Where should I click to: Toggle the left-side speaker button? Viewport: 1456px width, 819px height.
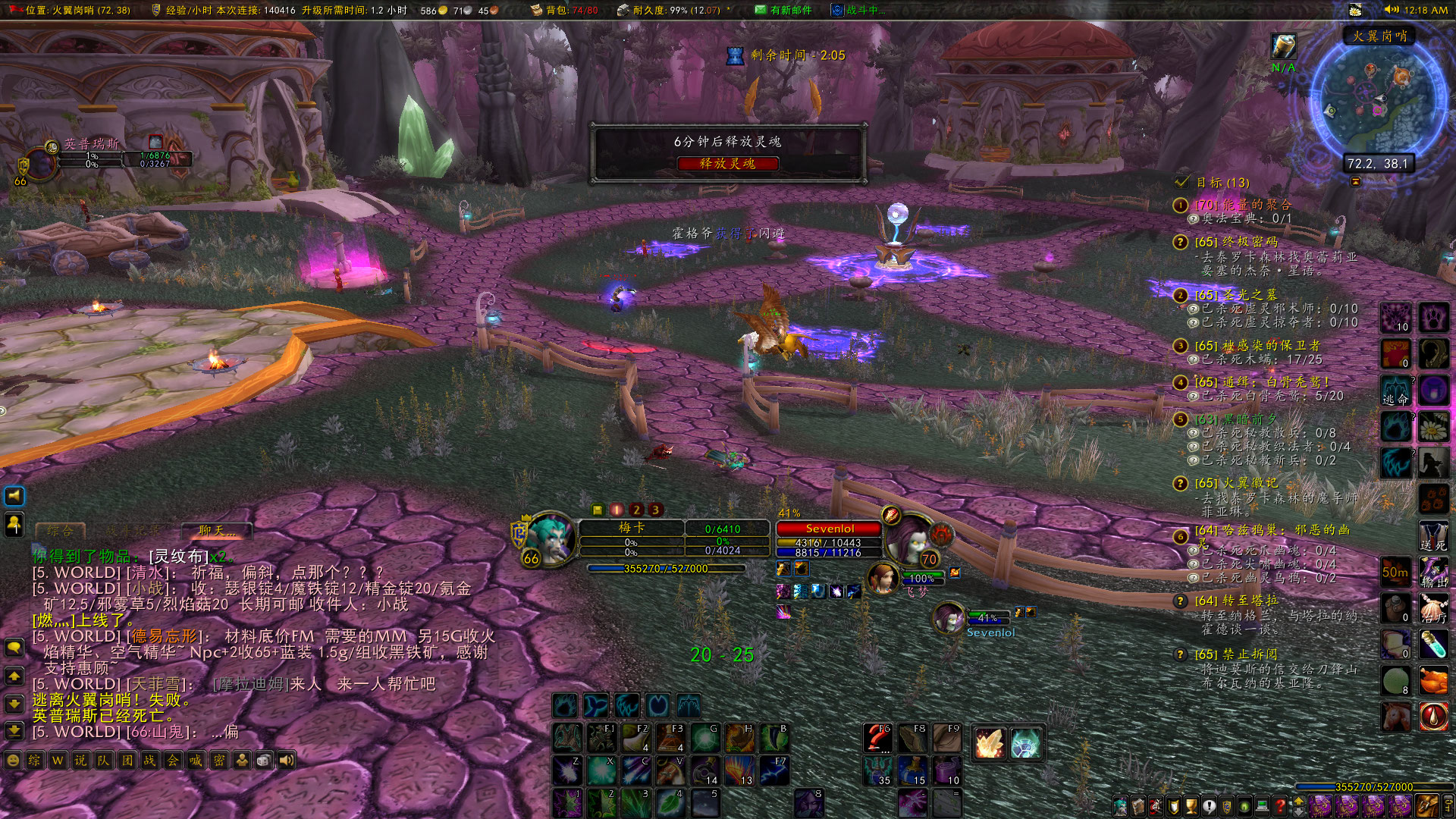pyautogui.click(x=15, y=497)
